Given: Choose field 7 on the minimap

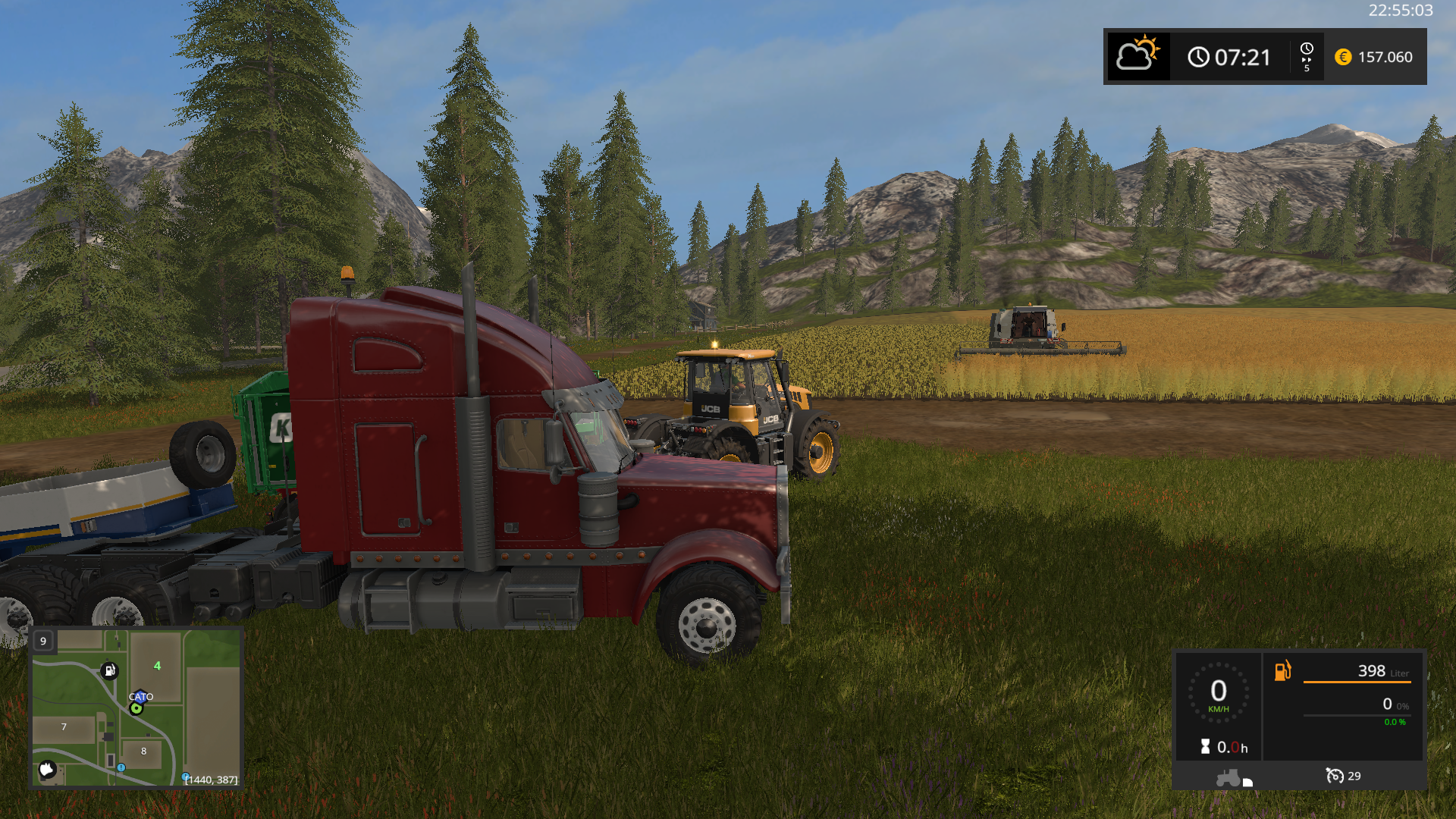Looking at the screenshot, I should (64, 727).
